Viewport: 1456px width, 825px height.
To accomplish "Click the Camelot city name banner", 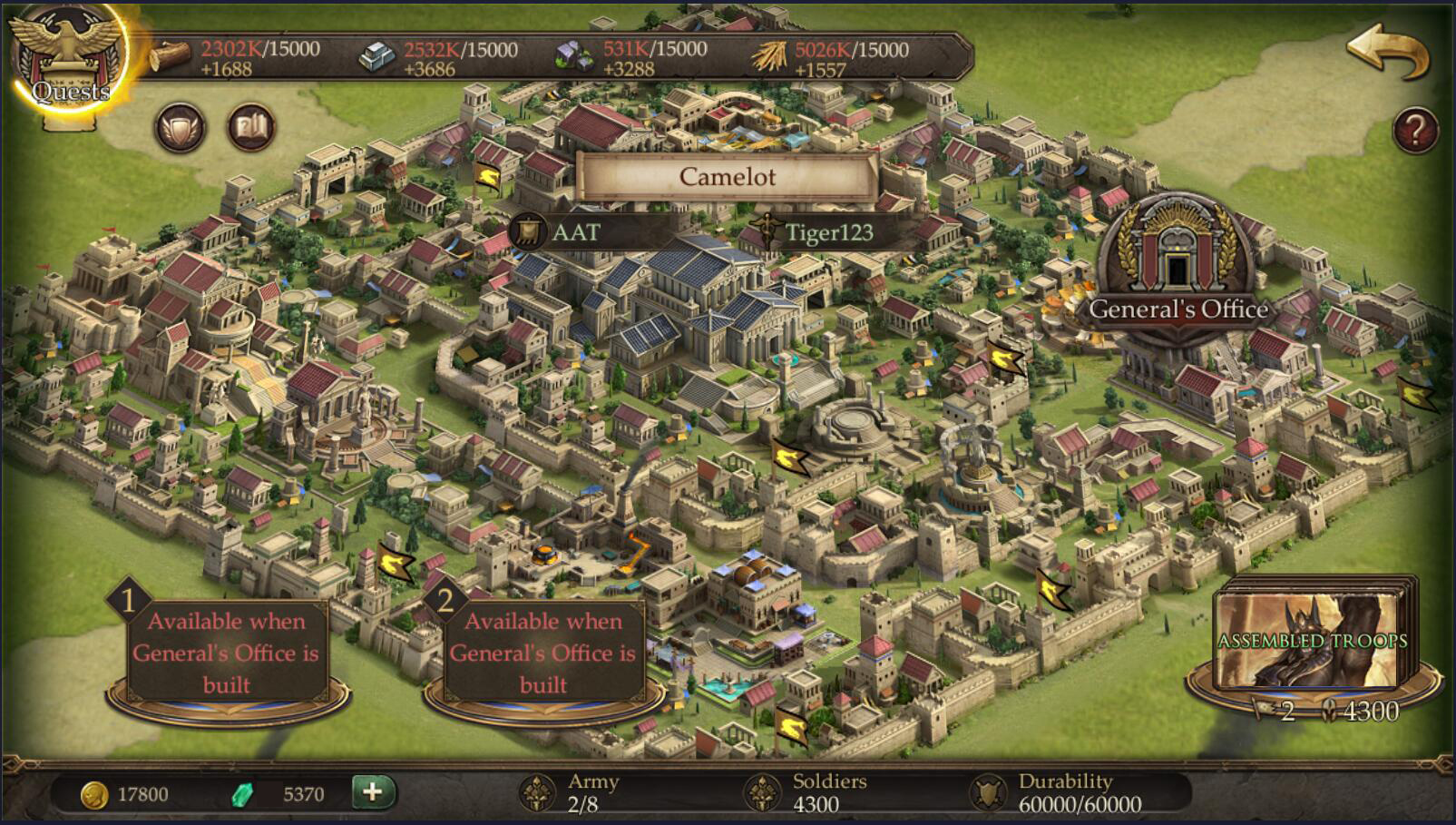I will [x=727, y=176].
